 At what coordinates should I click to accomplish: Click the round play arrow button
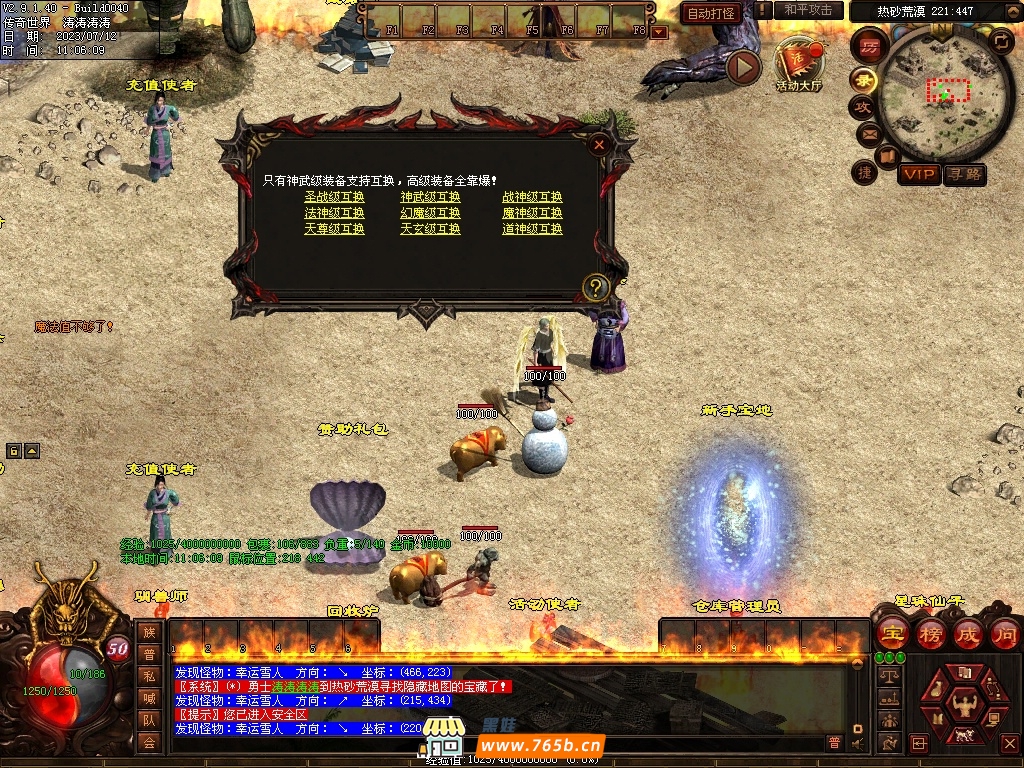(743, 67)
